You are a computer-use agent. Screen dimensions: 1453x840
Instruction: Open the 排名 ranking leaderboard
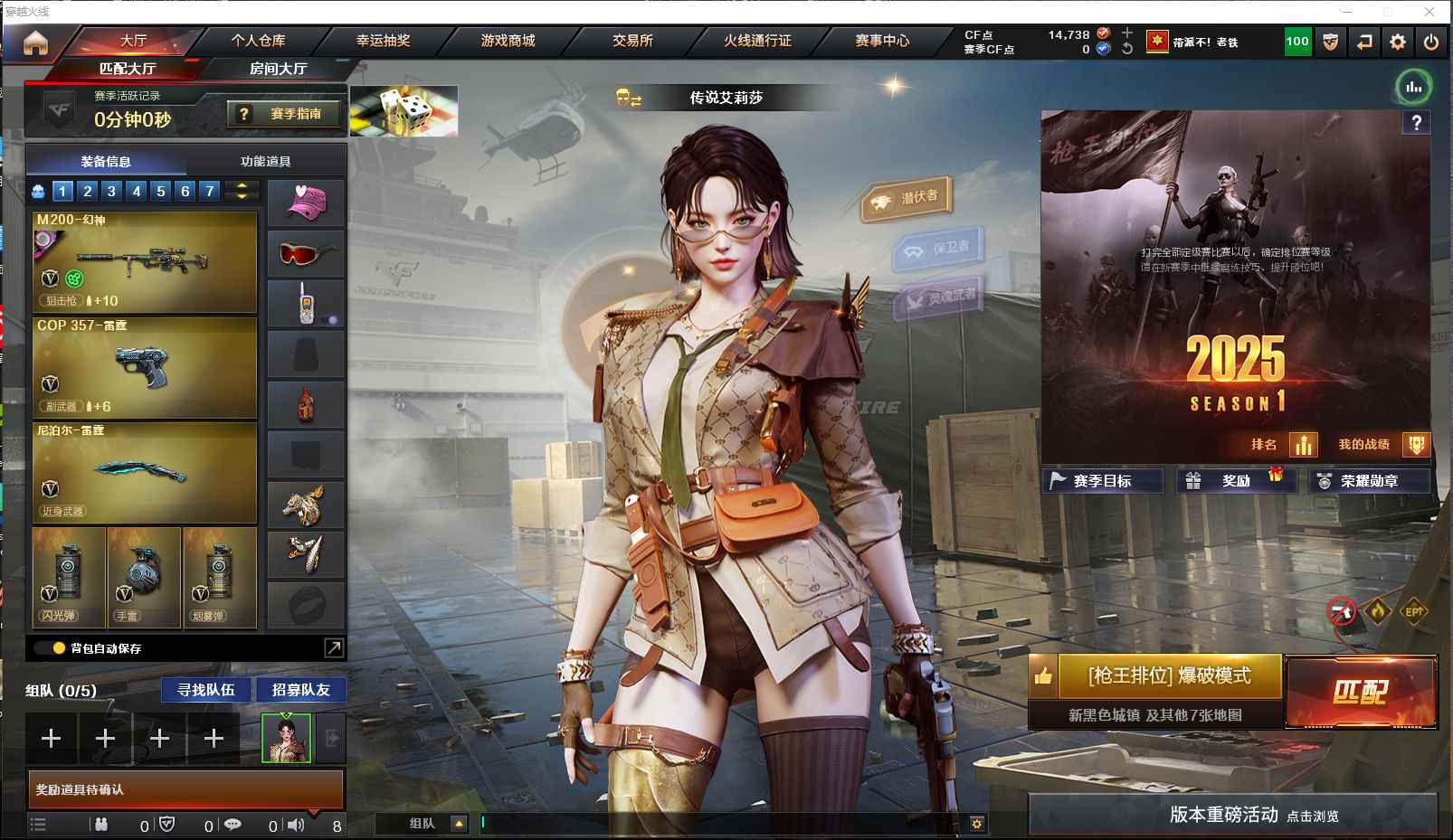click(x=1283, y=444)
